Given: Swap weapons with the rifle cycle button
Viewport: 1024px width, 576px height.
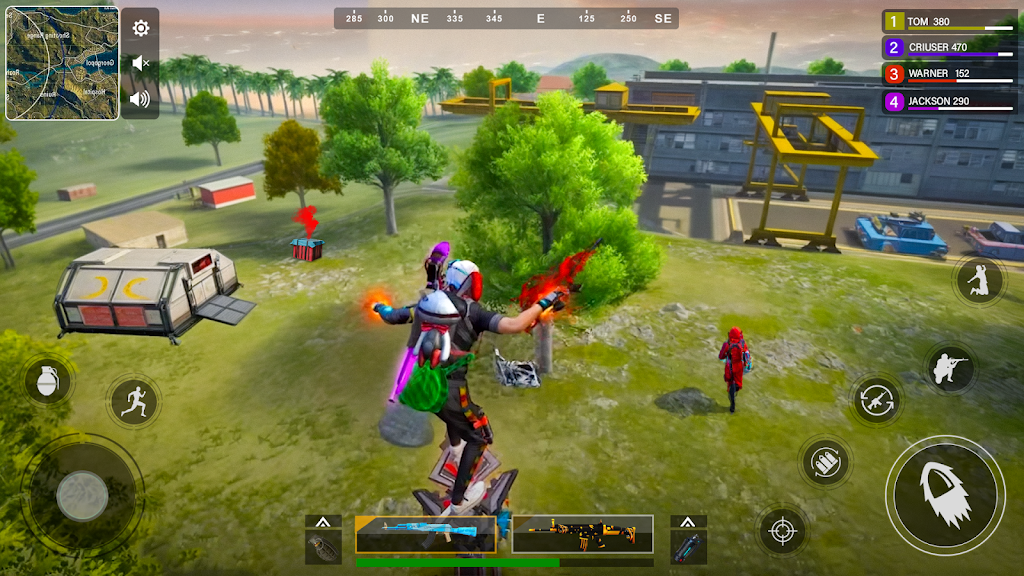Looking at the screenshot, I should point(877,400).
